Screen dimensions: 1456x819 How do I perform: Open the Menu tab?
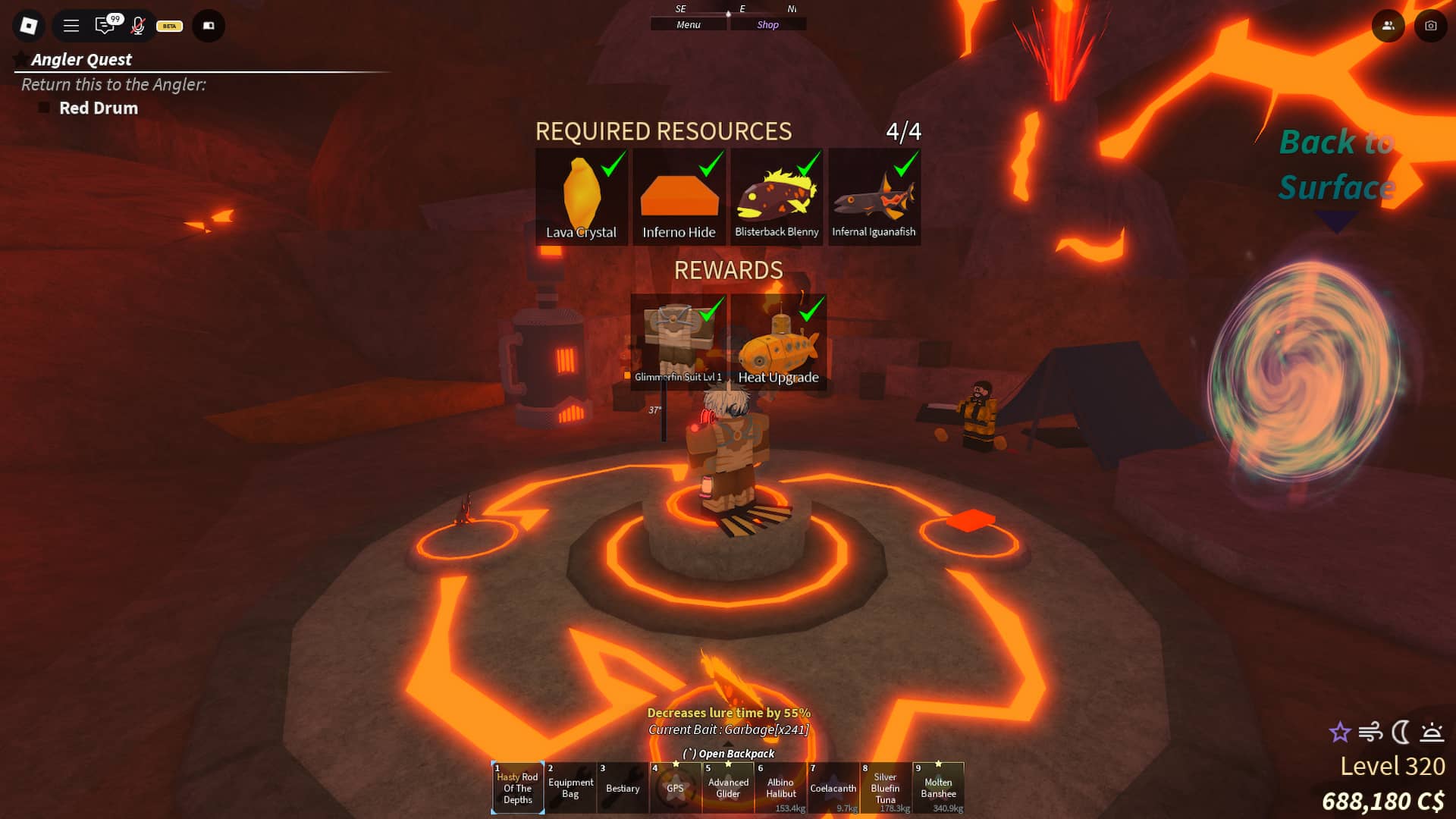(687, 24)
